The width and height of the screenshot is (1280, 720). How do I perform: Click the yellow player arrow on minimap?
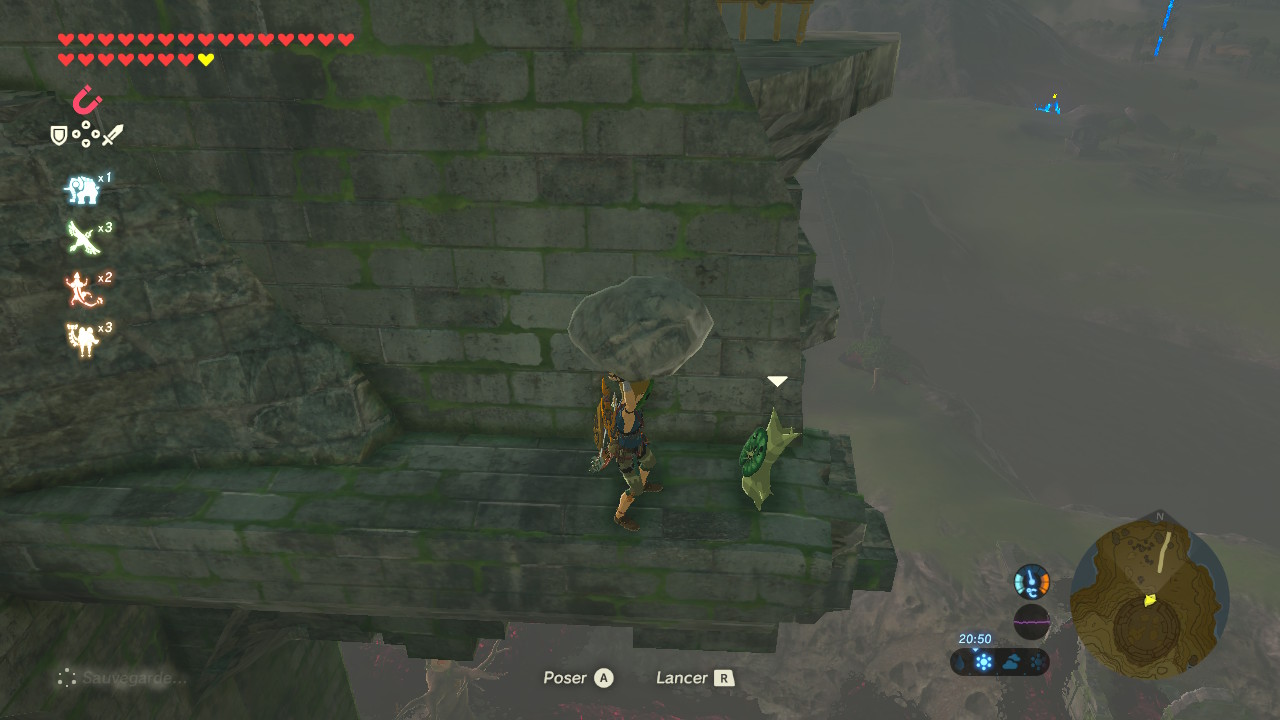(x=1150, y=600)
